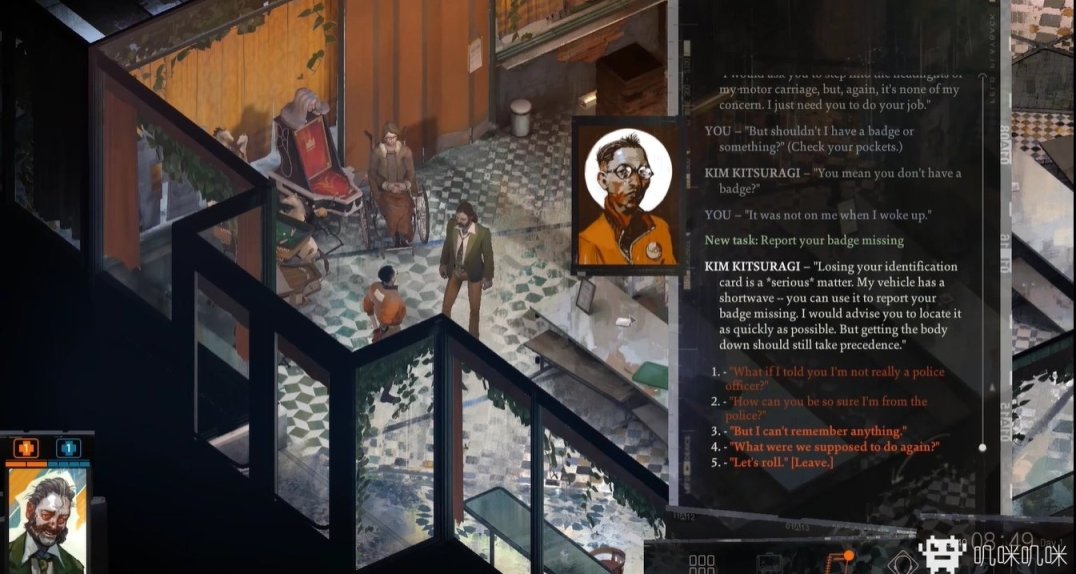Use the orange health heal charge
Viewport: 1076px width, 574px height.
point(26,448)
